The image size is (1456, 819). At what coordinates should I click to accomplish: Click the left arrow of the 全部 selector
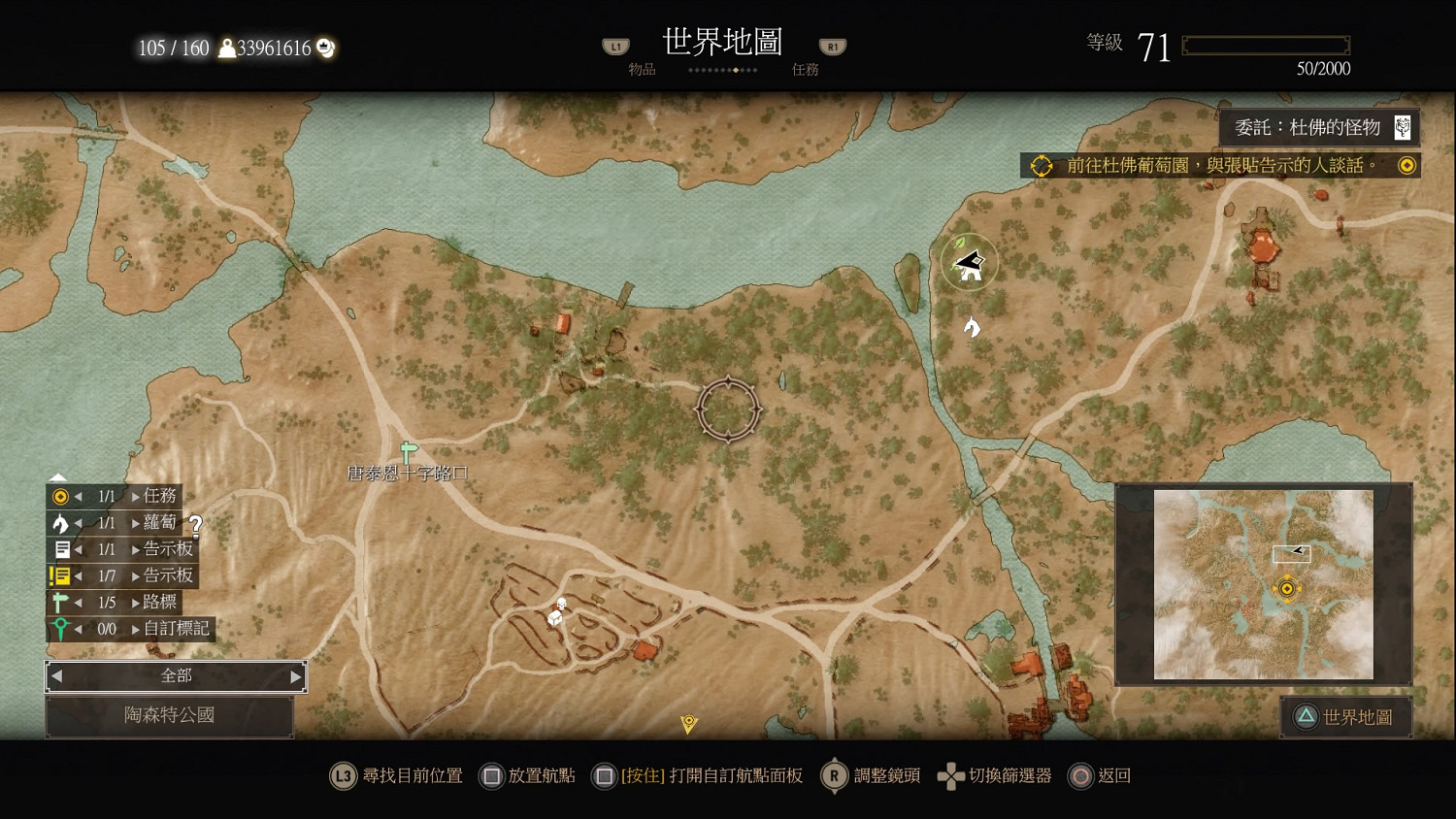click(55, 676)
